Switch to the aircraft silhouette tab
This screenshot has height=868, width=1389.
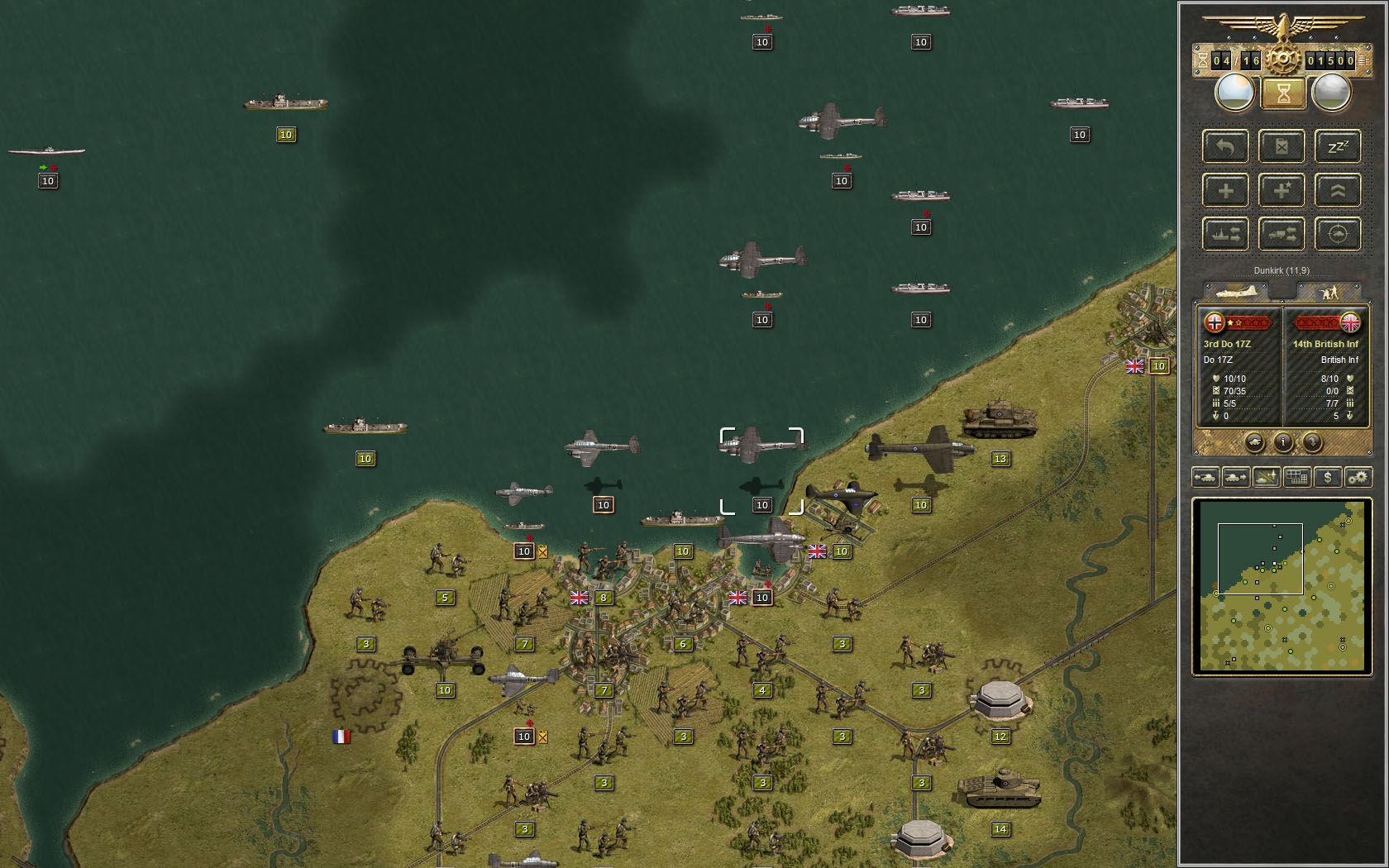point(1238,292)
